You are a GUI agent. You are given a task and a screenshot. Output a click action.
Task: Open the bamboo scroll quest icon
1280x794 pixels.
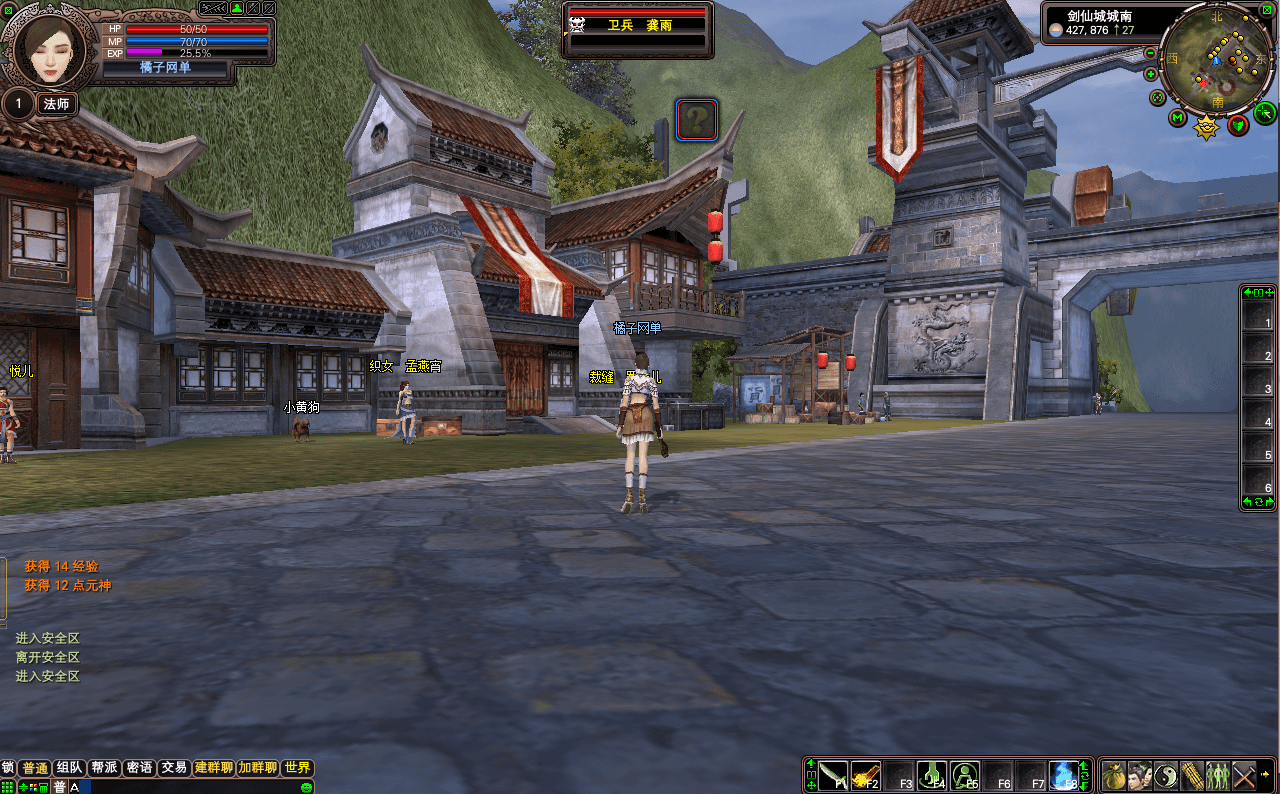[x=1191, y=775]
